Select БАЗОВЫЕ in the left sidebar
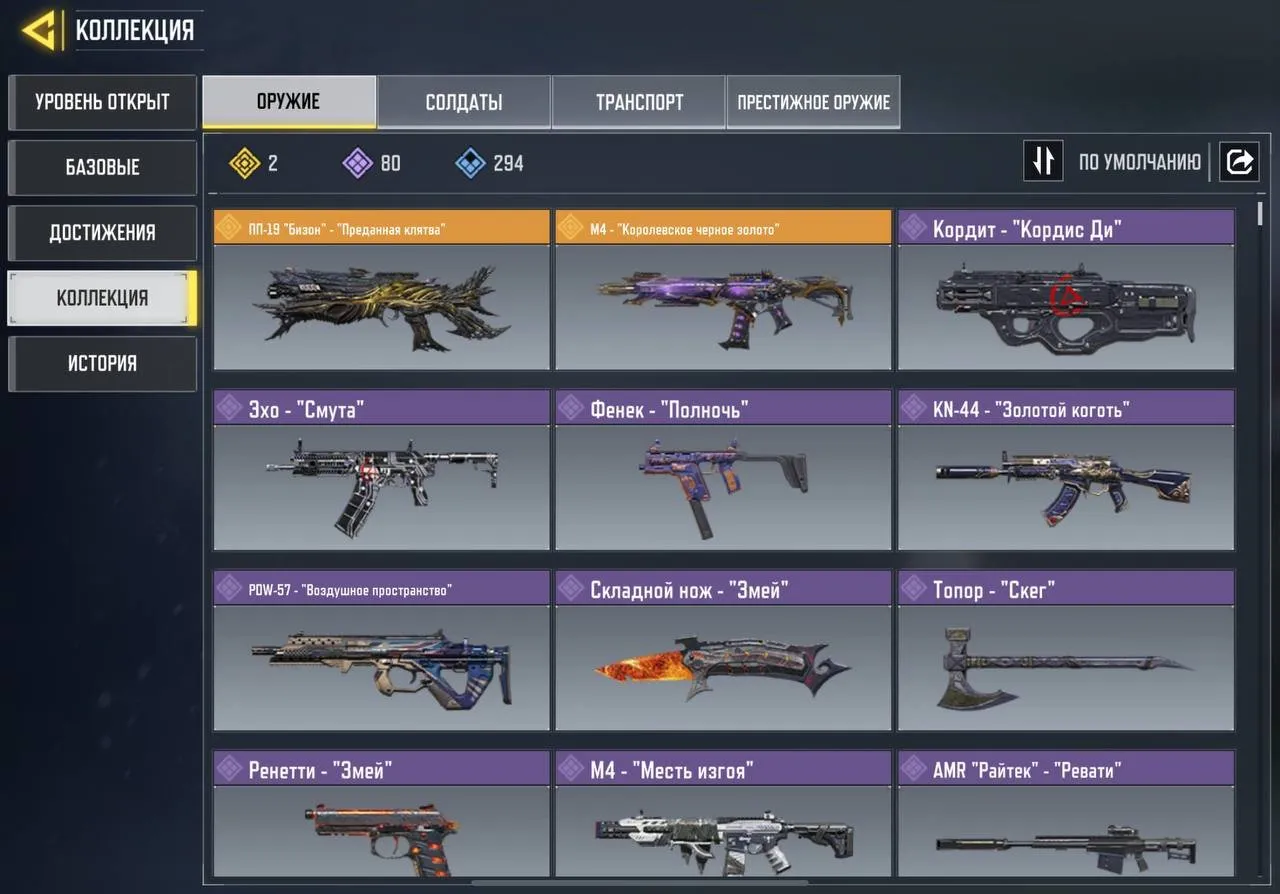Image resolution: width=1280 pixels, height=894 pixels. click(101, 167)
